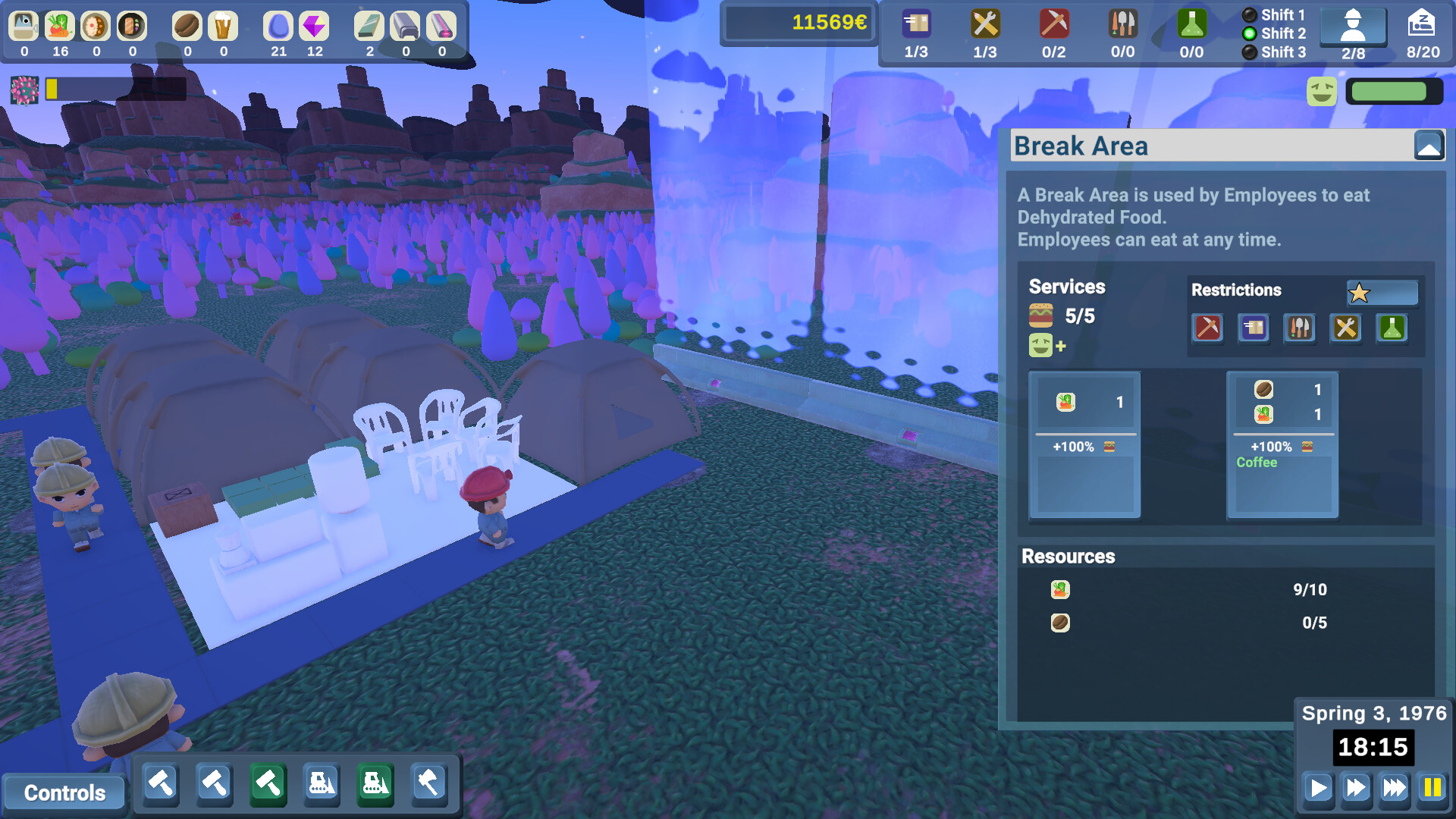Pause the game with the pause button
The width and height of the screenshot is (1456, 819).
(1432, 788)
